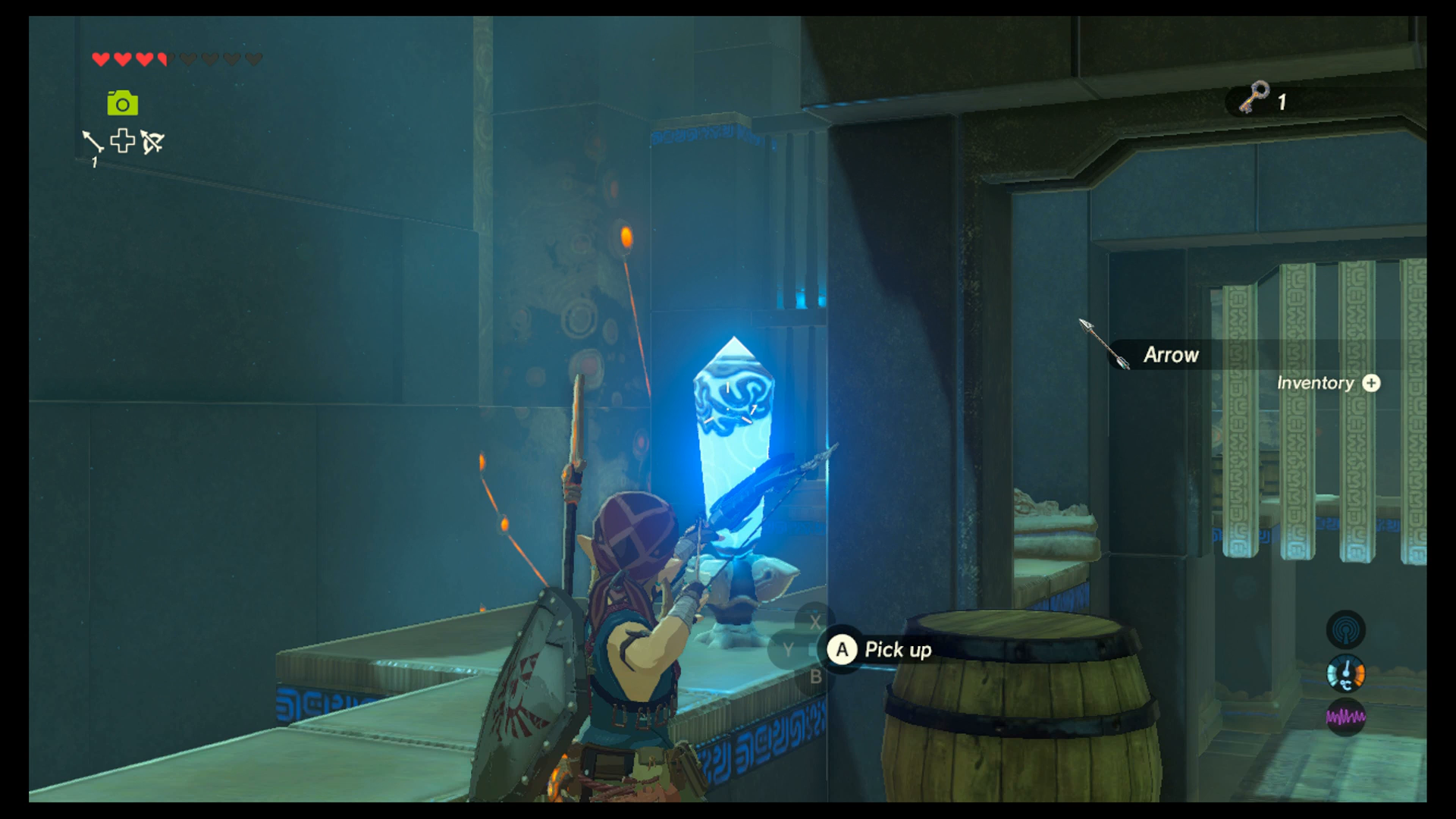Click the small key icon near the counter

(x=1254, y=99)
